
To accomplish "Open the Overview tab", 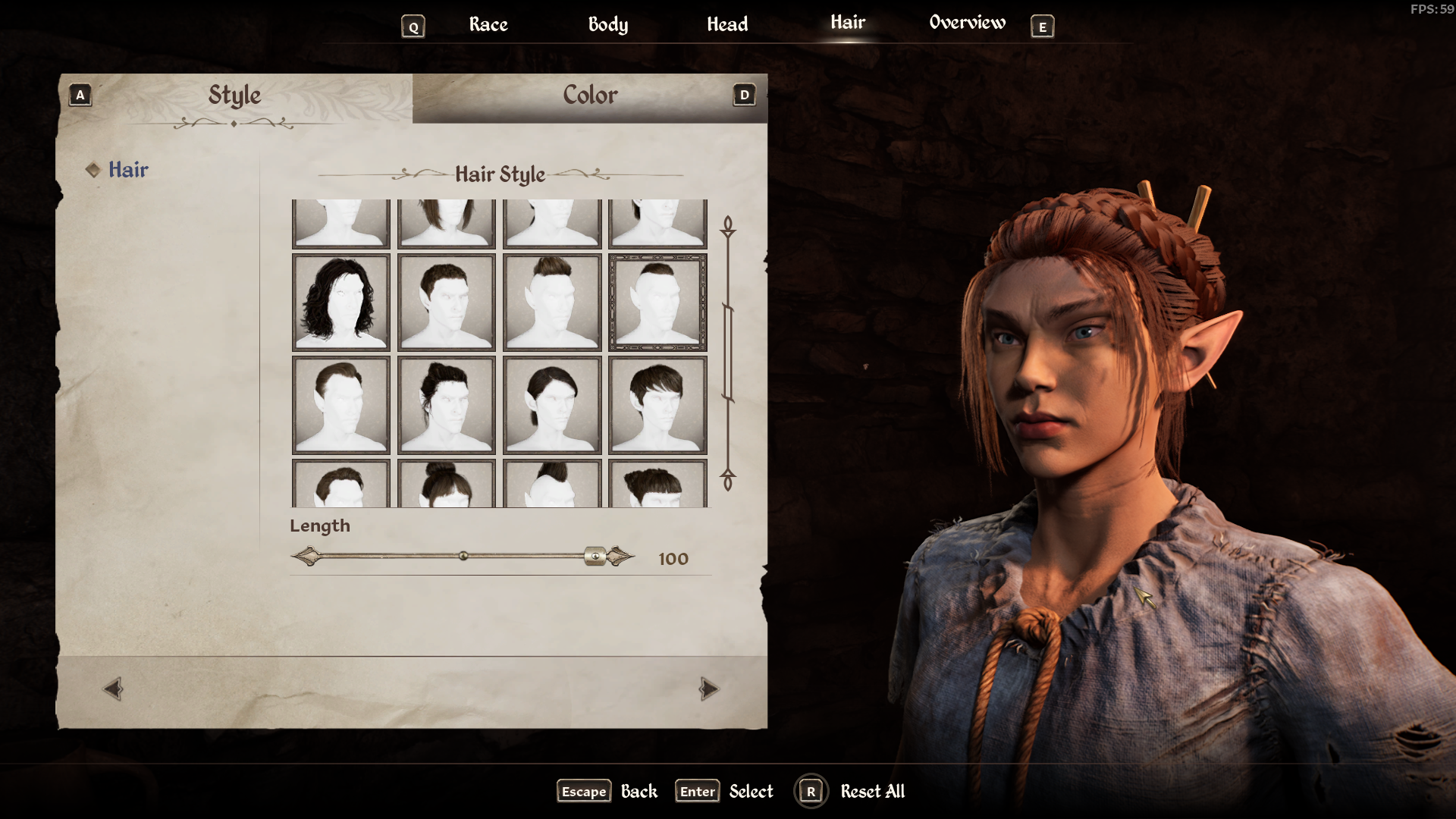I will [967, 23].
